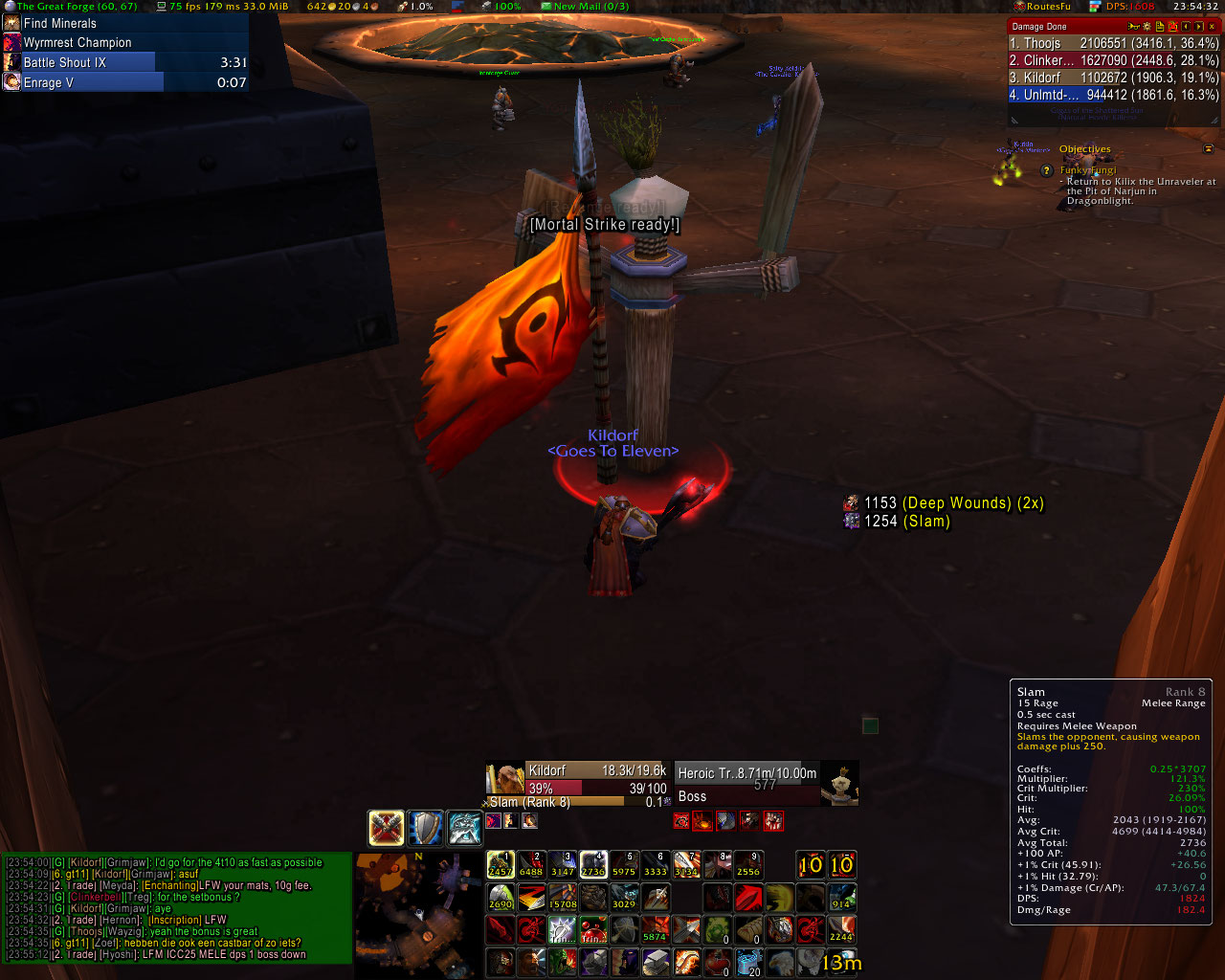The image size is (1225, 980).
Task: Reset damage meter data with crossed-out icon
Action: tap(1172, 27)
